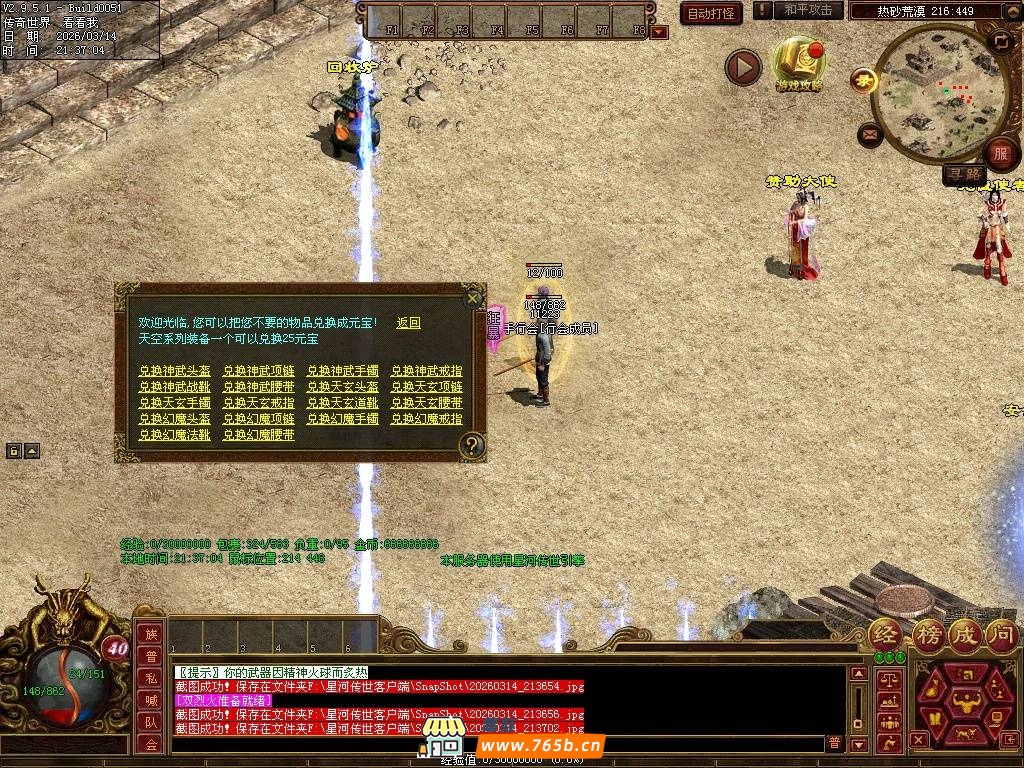Select 兑换神武戒指 exchange option
The height and width of the screenshot is (768, 1024).
pos(427,371)
